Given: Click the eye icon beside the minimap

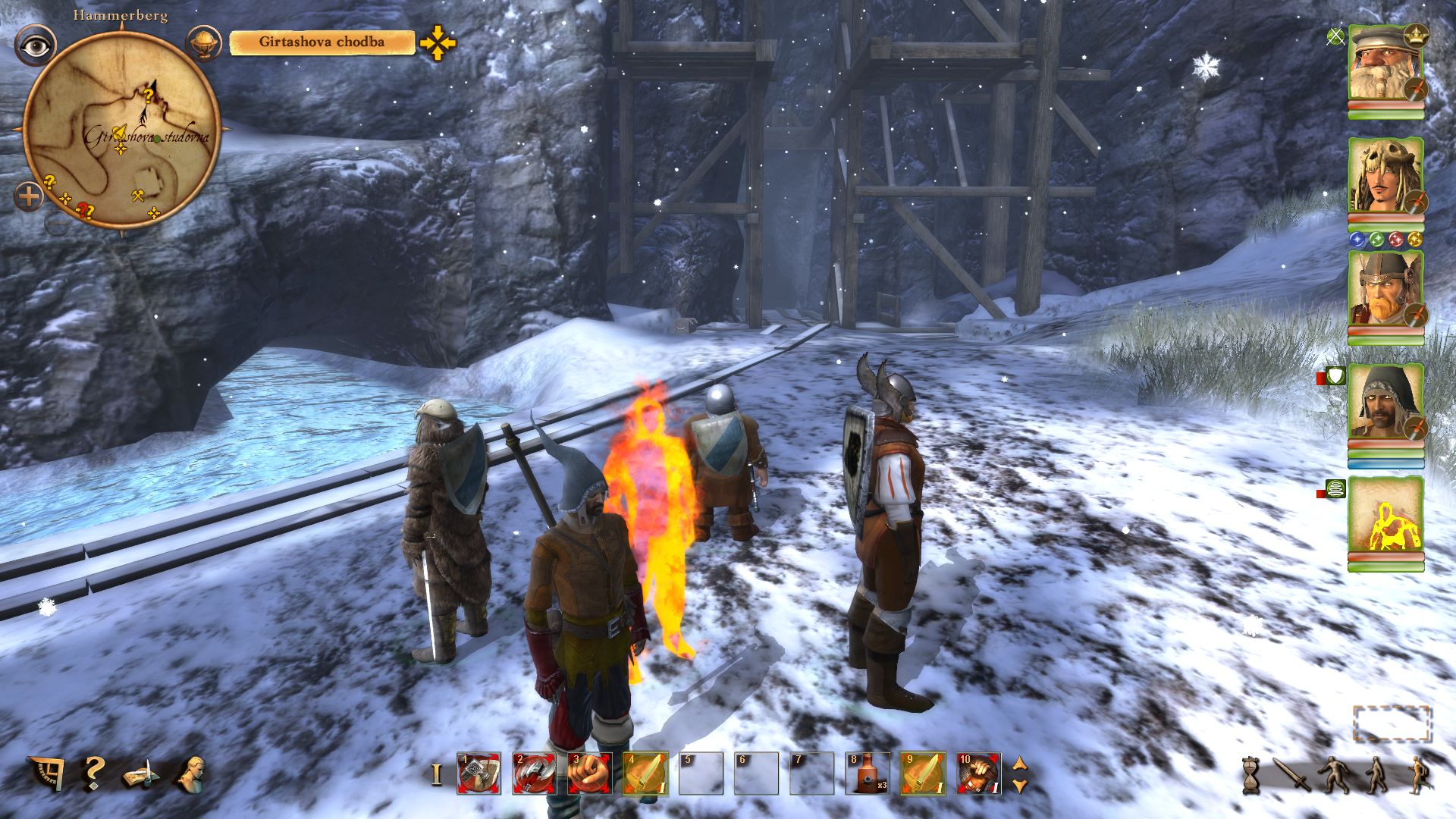Looking at the screenshot, I should (35, 45).
